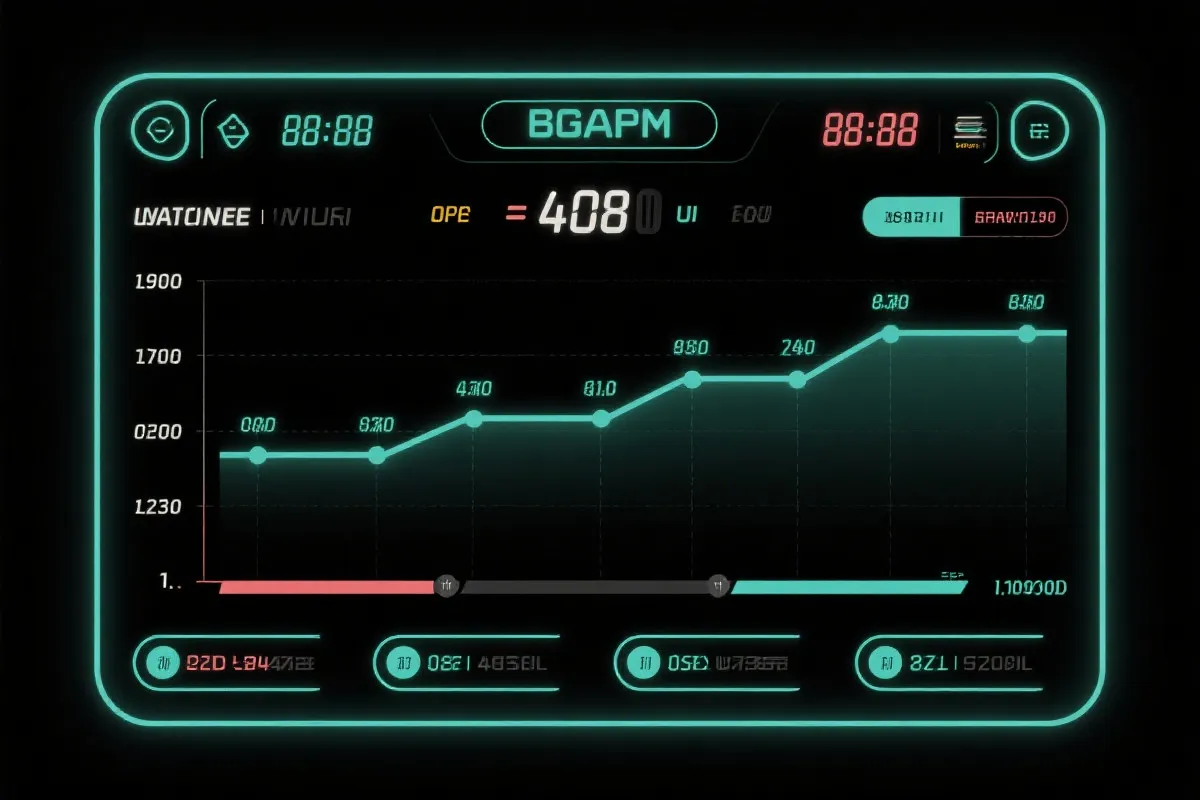Click the BGAPM pill button
The width and height of the screenshot is (1200, 800).
(599, 125)
